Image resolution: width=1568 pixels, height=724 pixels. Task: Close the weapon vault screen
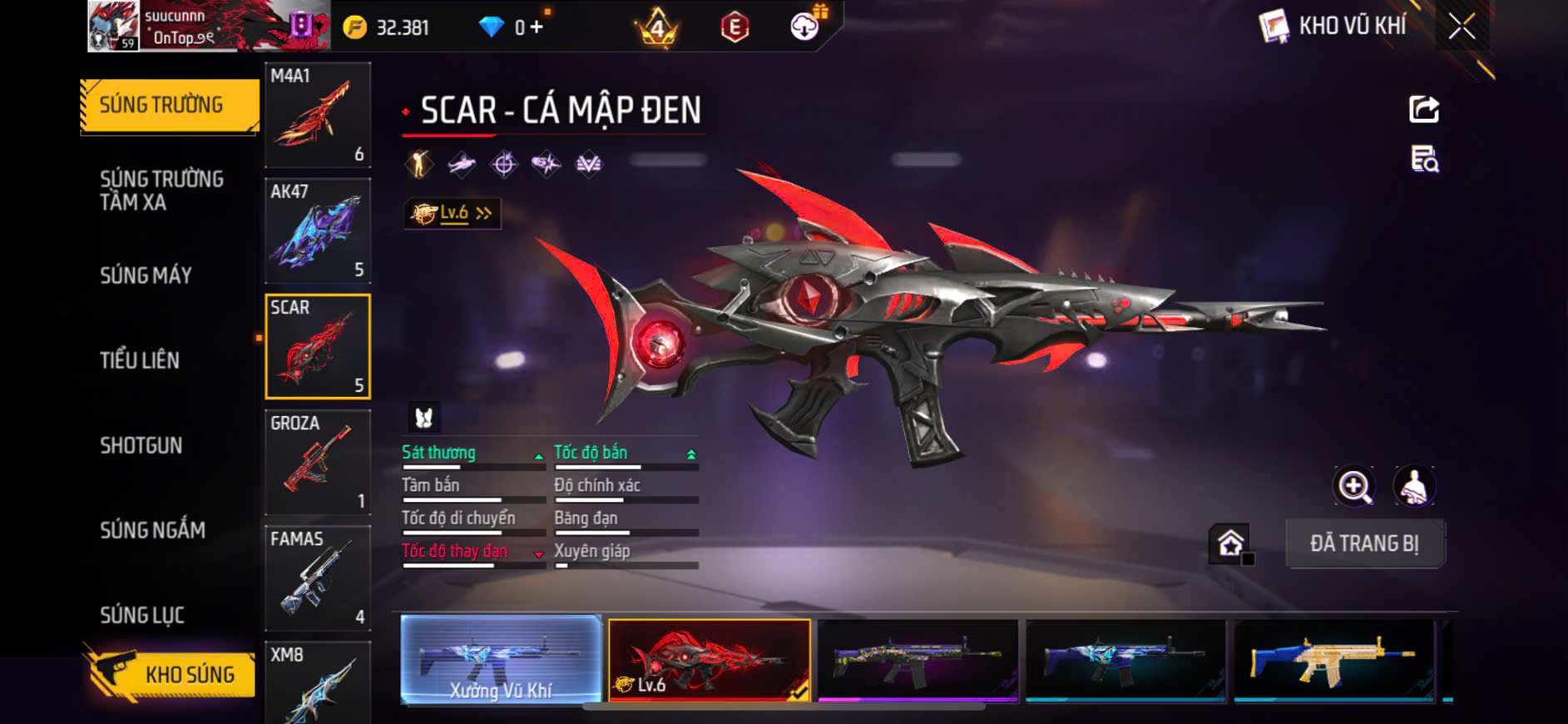point(1462,27)
